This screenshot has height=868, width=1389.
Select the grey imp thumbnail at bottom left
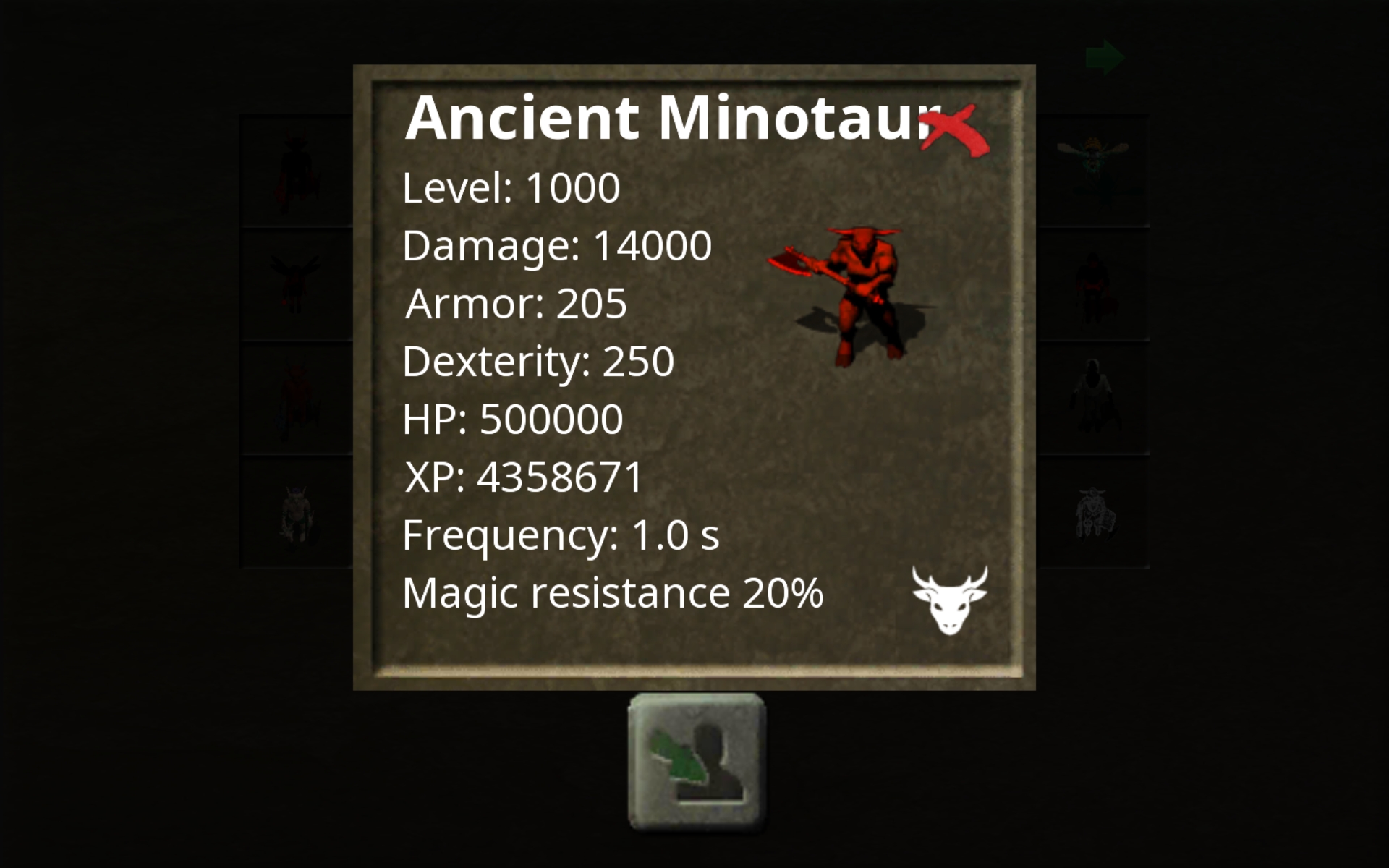pyautogui.click(x=297, y=514)
